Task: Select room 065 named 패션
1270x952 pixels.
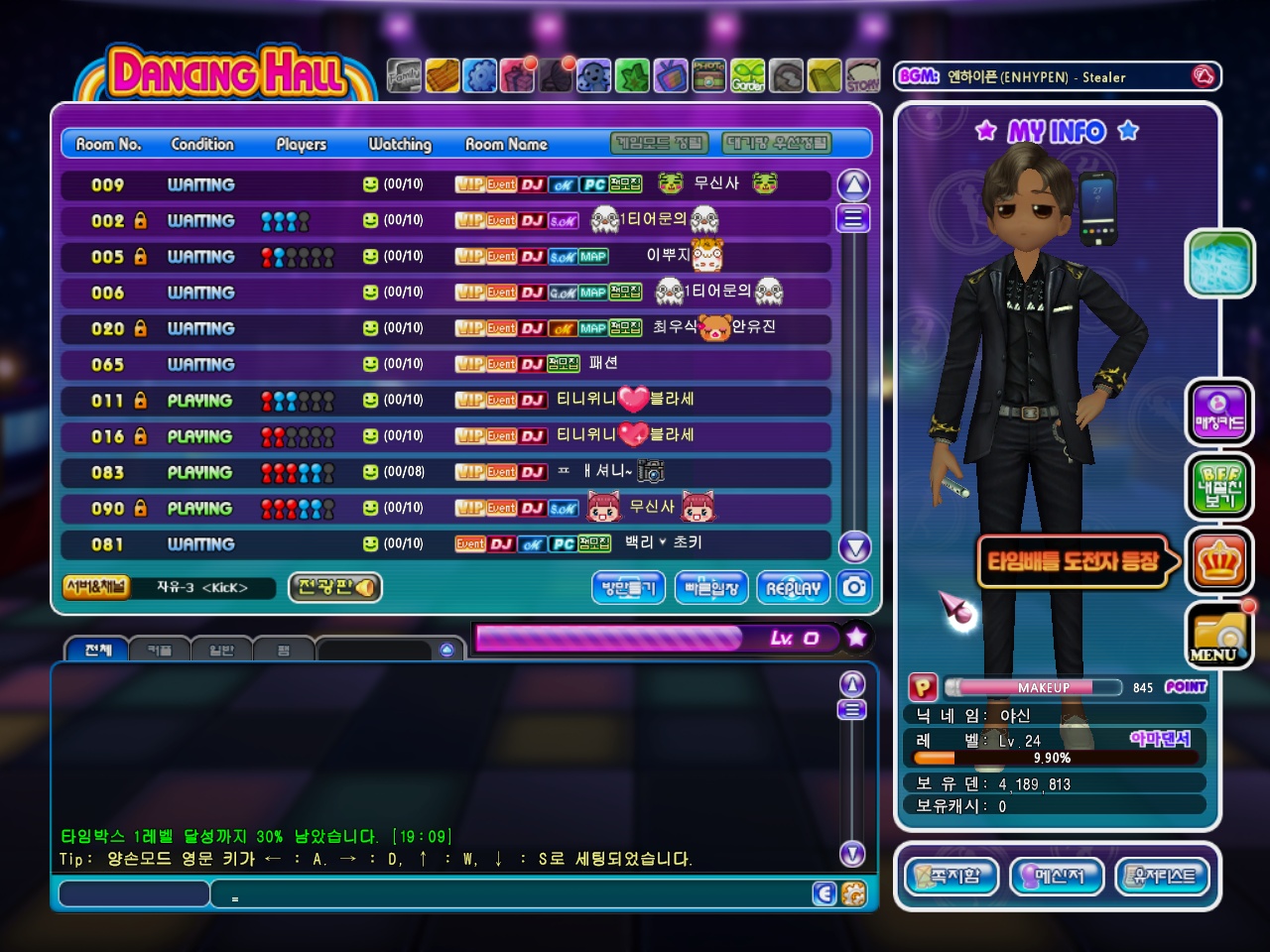Action: point(445,364)
